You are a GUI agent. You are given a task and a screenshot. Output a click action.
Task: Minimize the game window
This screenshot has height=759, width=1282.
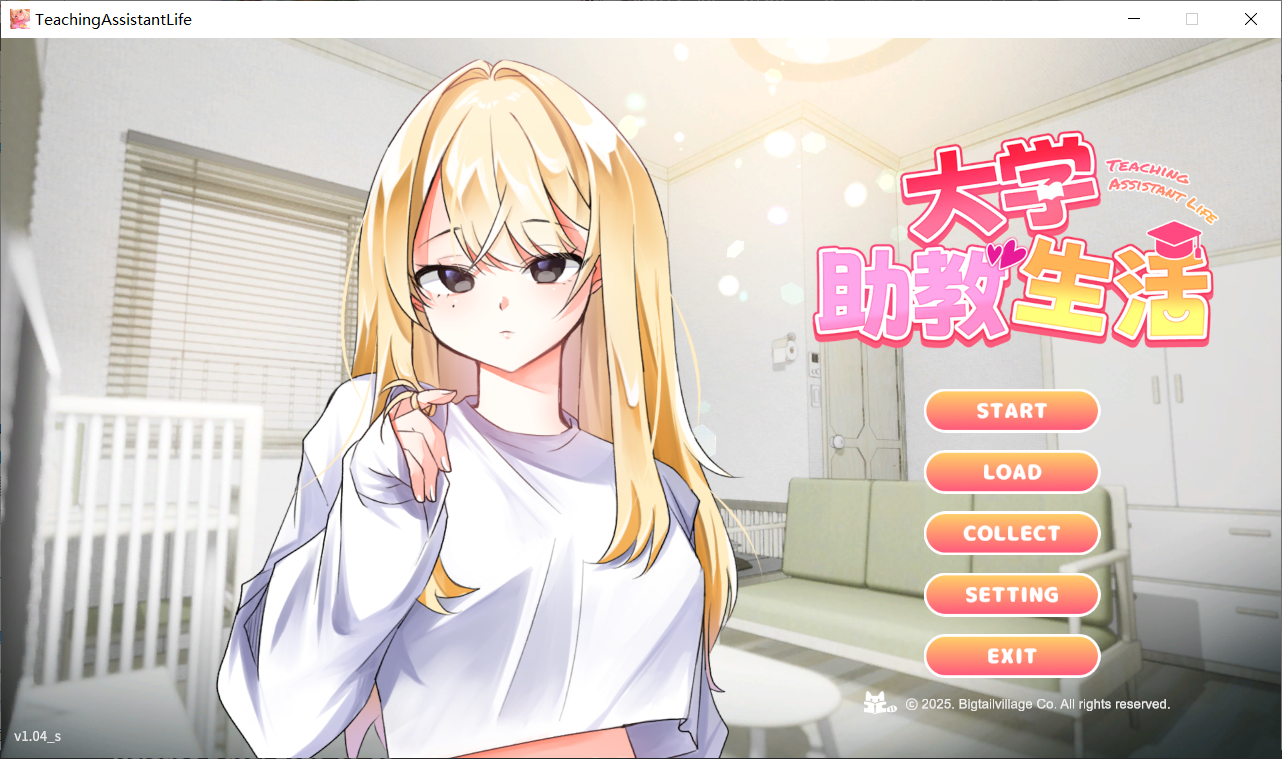coord(1133,18)
